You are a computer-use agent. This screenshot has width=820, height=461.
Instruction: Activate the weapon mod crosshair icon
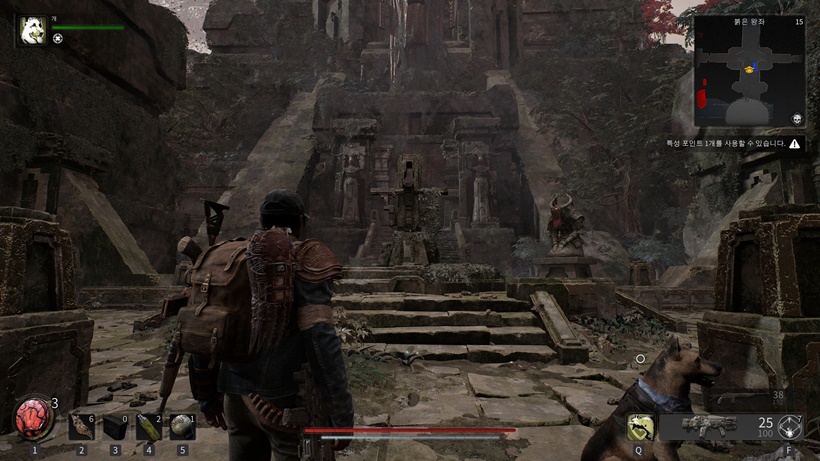pos(790,427)
